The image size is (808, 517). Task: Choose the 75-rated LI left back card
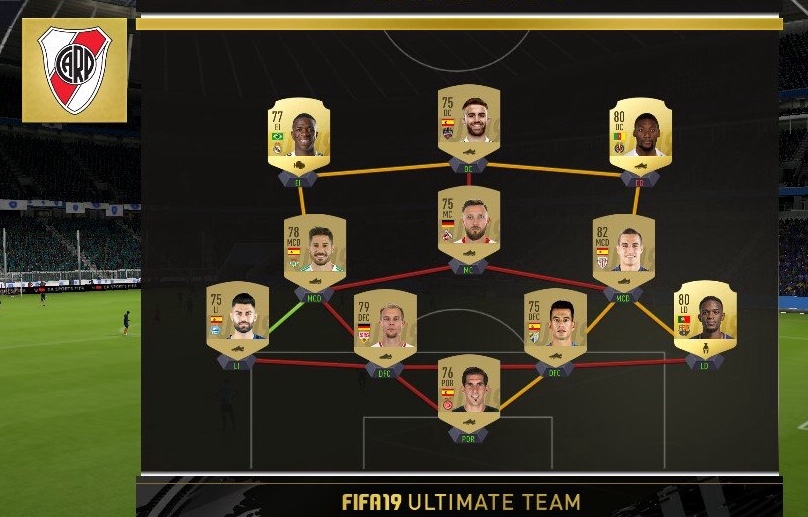(x=238, y=318)
